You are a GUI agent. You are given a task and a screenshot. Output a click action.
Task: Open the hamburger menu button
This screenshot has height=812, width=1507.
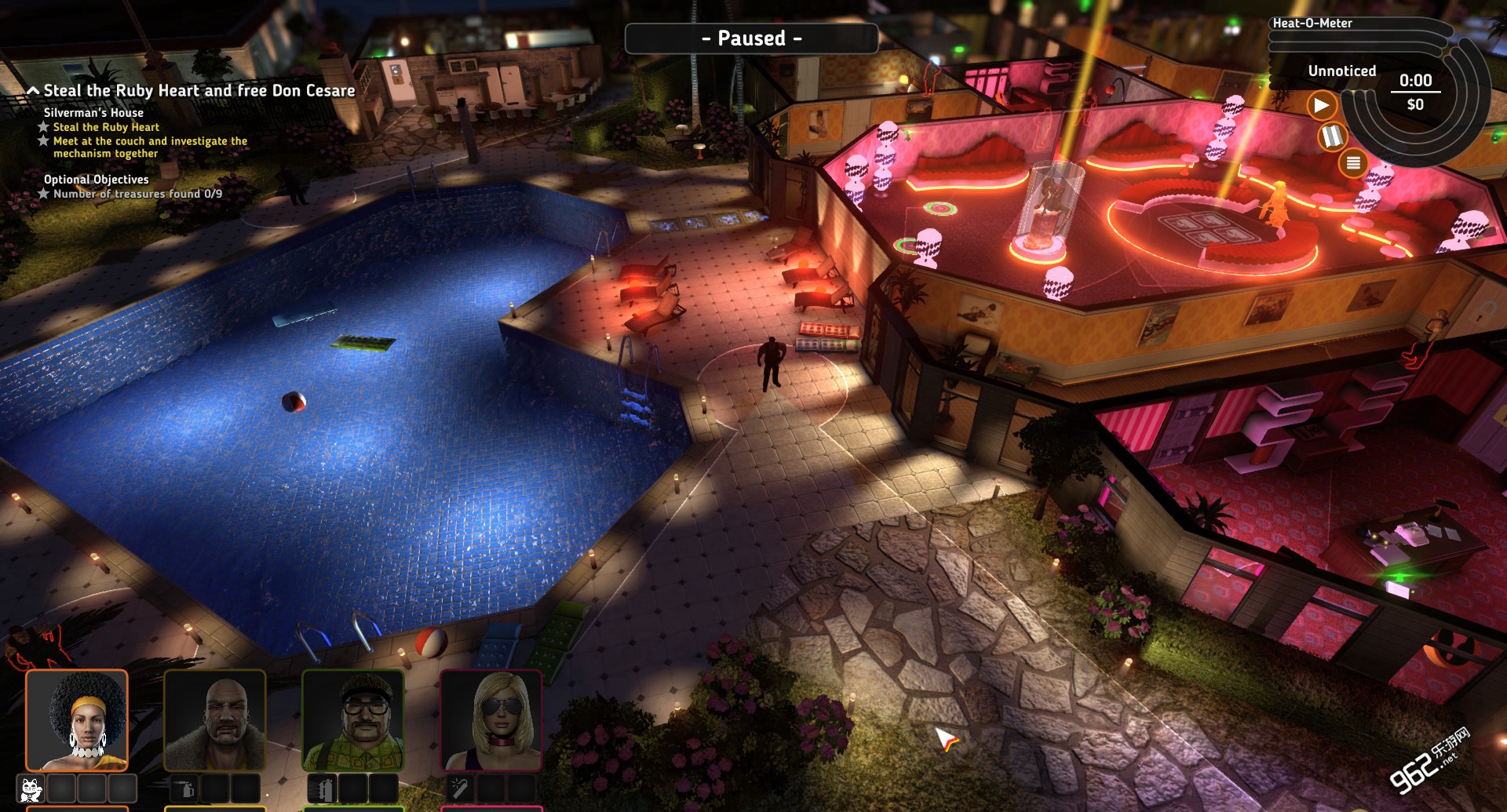(x=1353, y=163)
